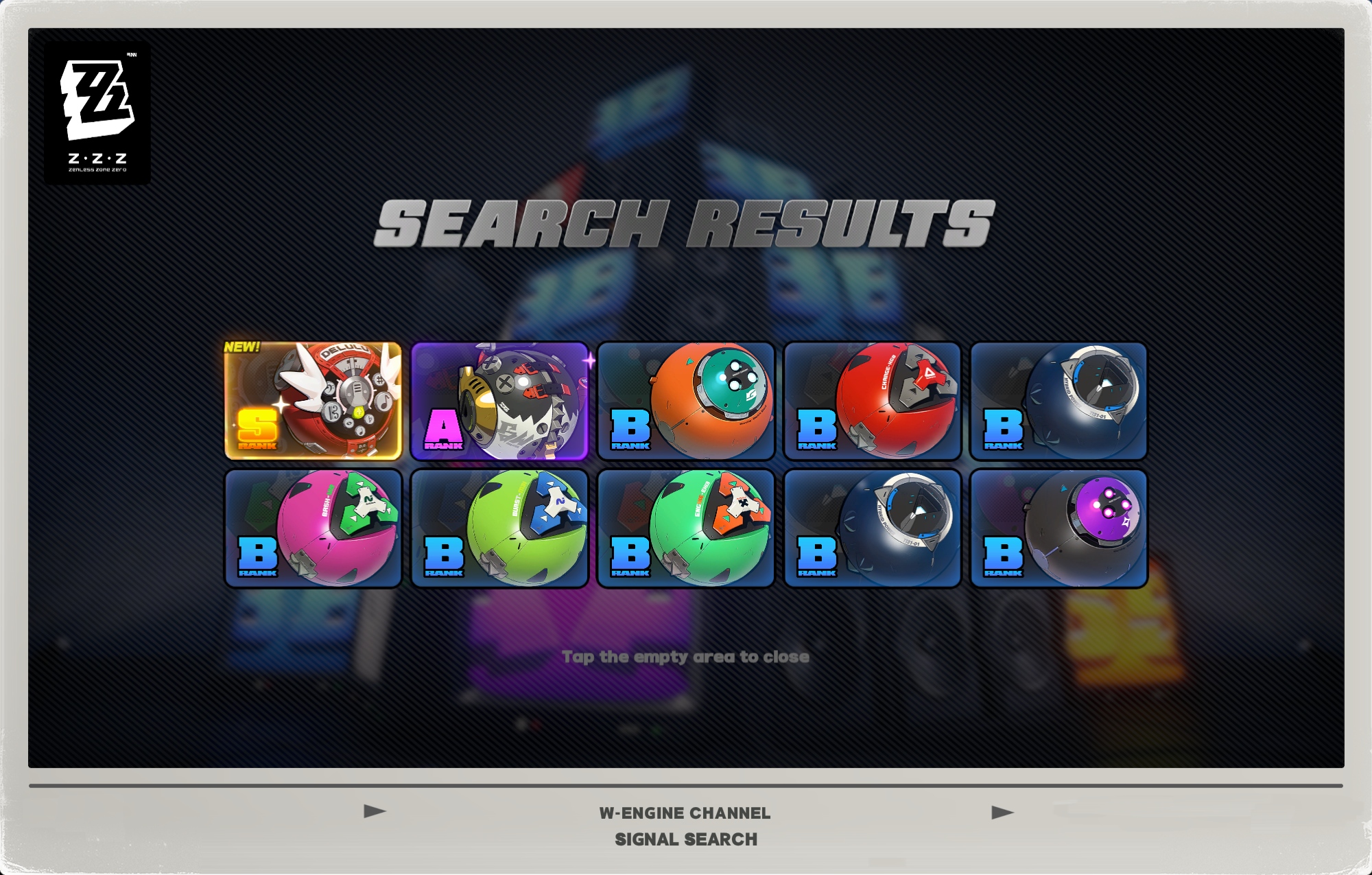Pick the mint-green B-rank W-Engine with orange core

(686, 528)
